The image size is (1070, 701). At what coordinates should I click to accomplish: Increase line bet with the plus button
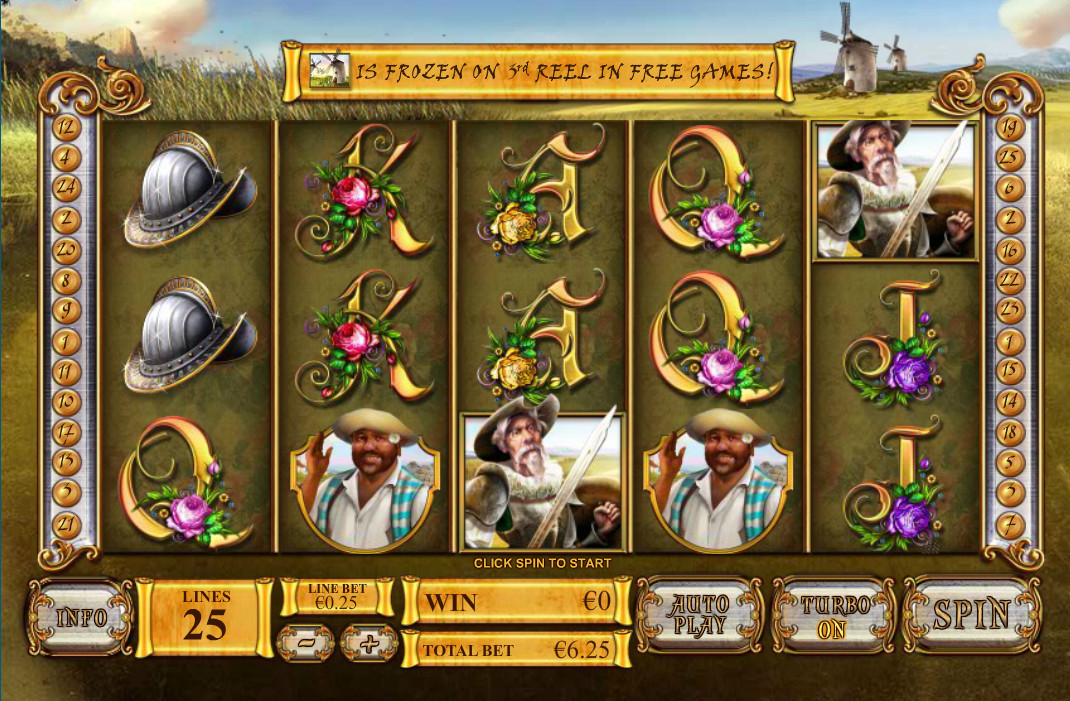(x=369, y=643)
